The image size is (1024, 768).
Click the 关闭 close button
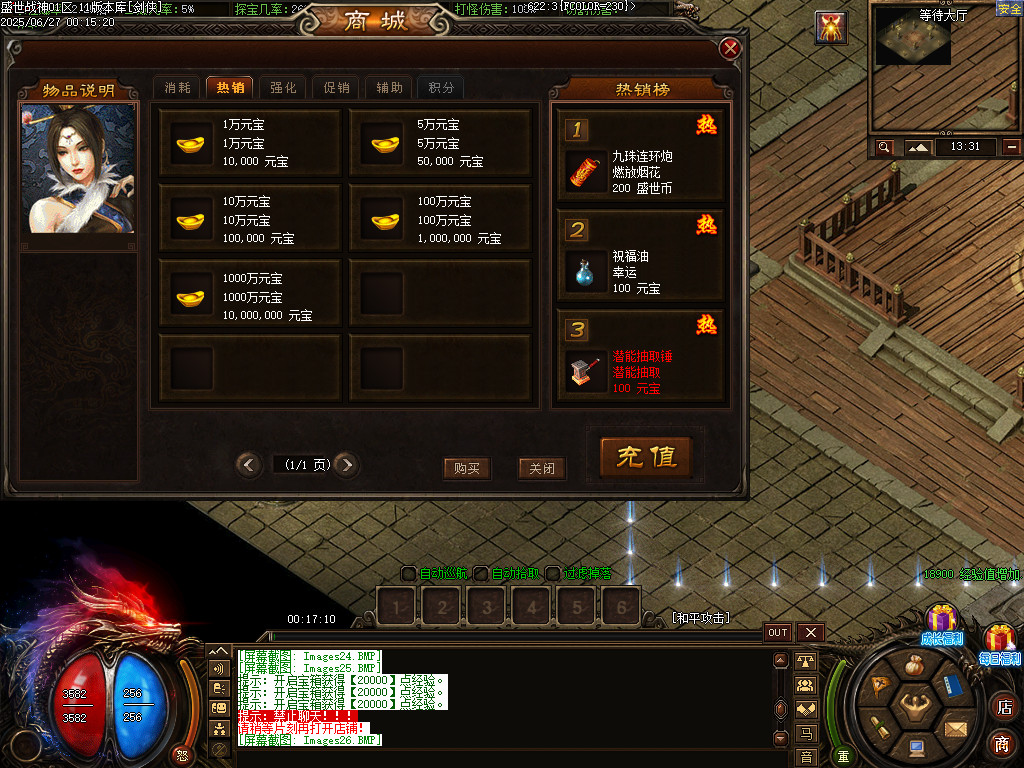click(542, 468)
